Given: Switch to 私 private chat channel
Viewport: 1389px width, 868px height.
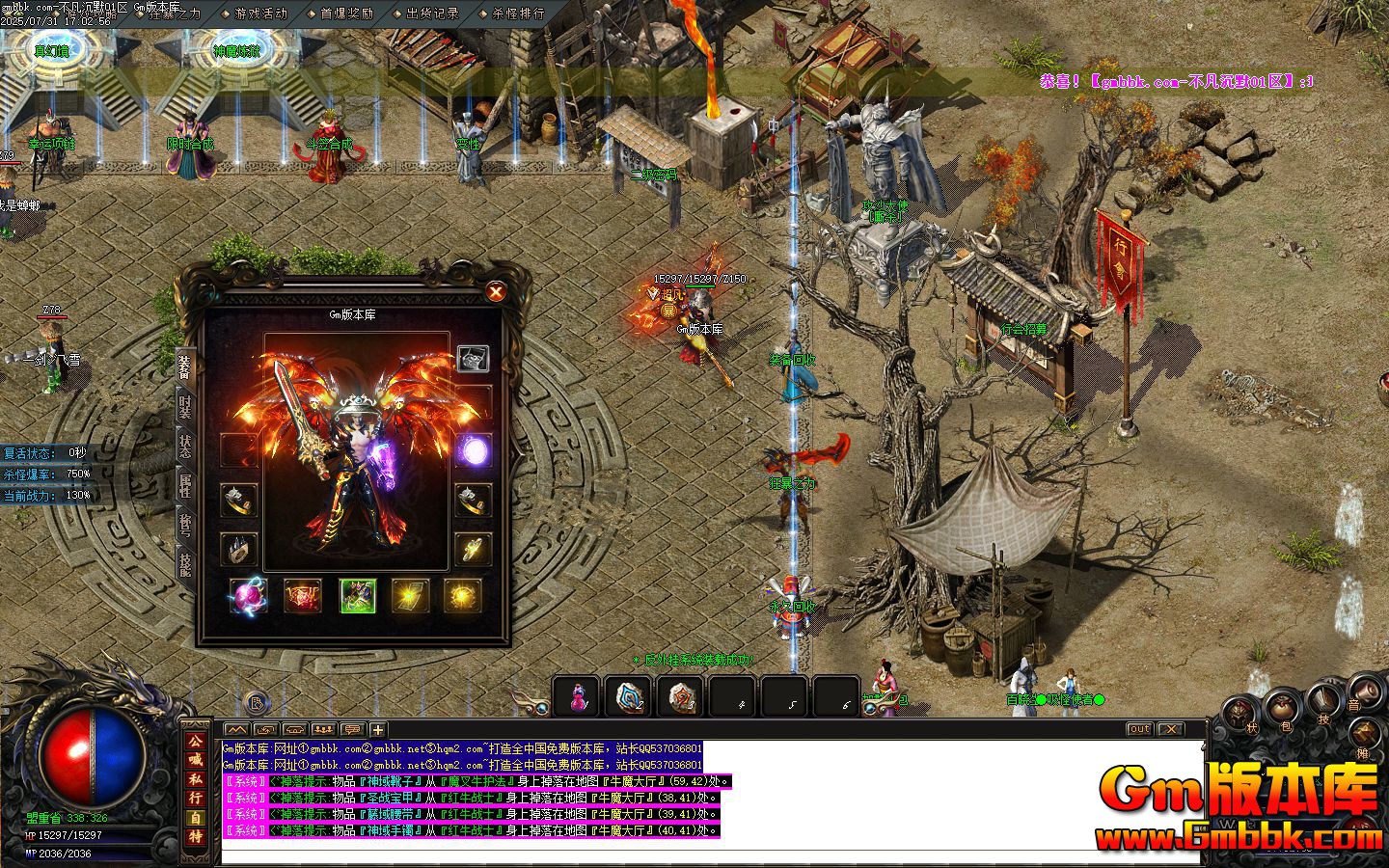Looking at the screenshot, I should pos(196,778).
